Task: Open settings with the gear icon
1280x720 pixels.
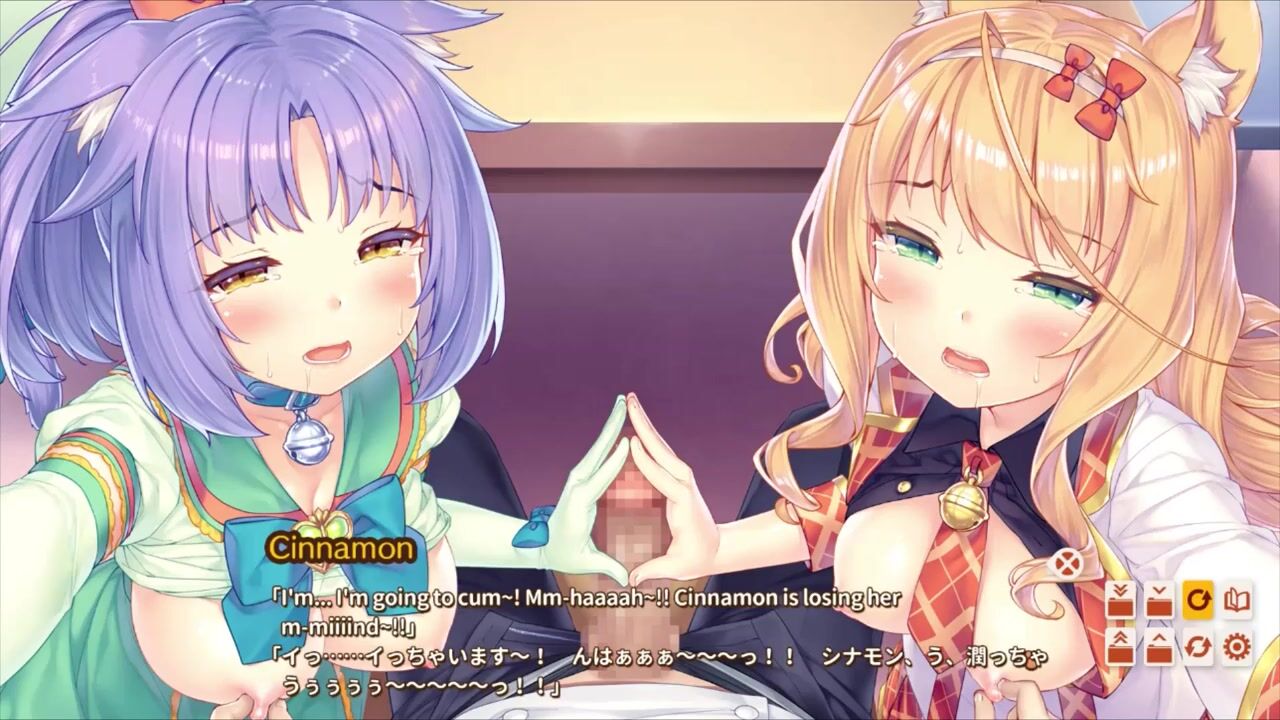Action: (1237, 647)
